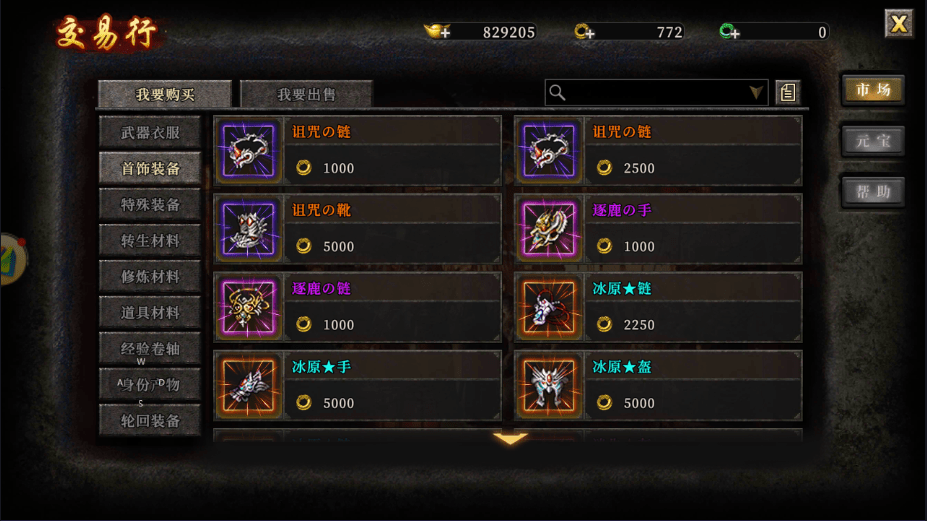This screenshot has width=927, height=521.
Task: Close the trading house with the X button
Action: [899, 24]
